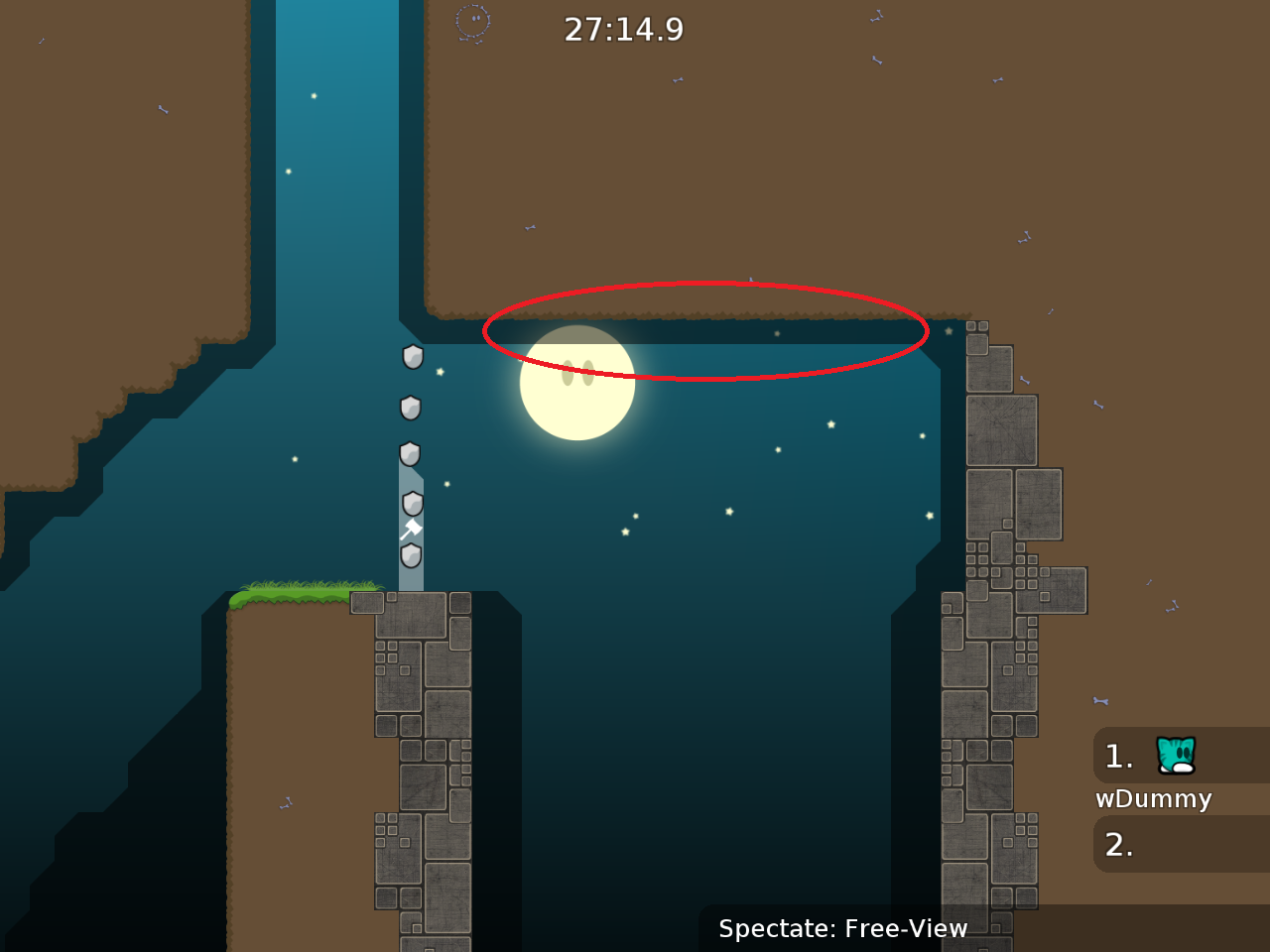Click the wDummy player name label
Viewport: 1270px width, 952px height.
coord(1154,798)
